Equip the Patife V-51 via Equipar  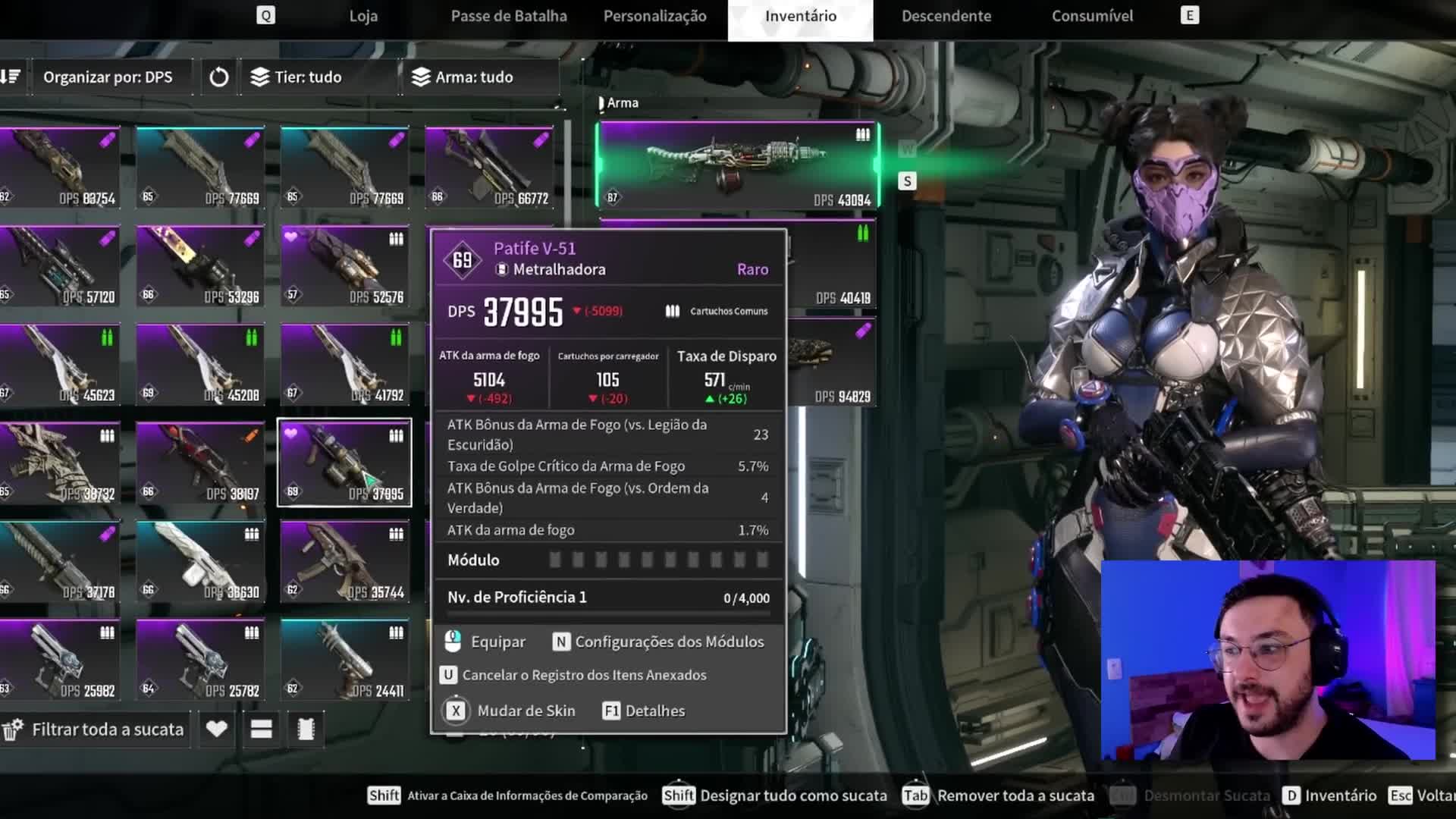(486, 642)
